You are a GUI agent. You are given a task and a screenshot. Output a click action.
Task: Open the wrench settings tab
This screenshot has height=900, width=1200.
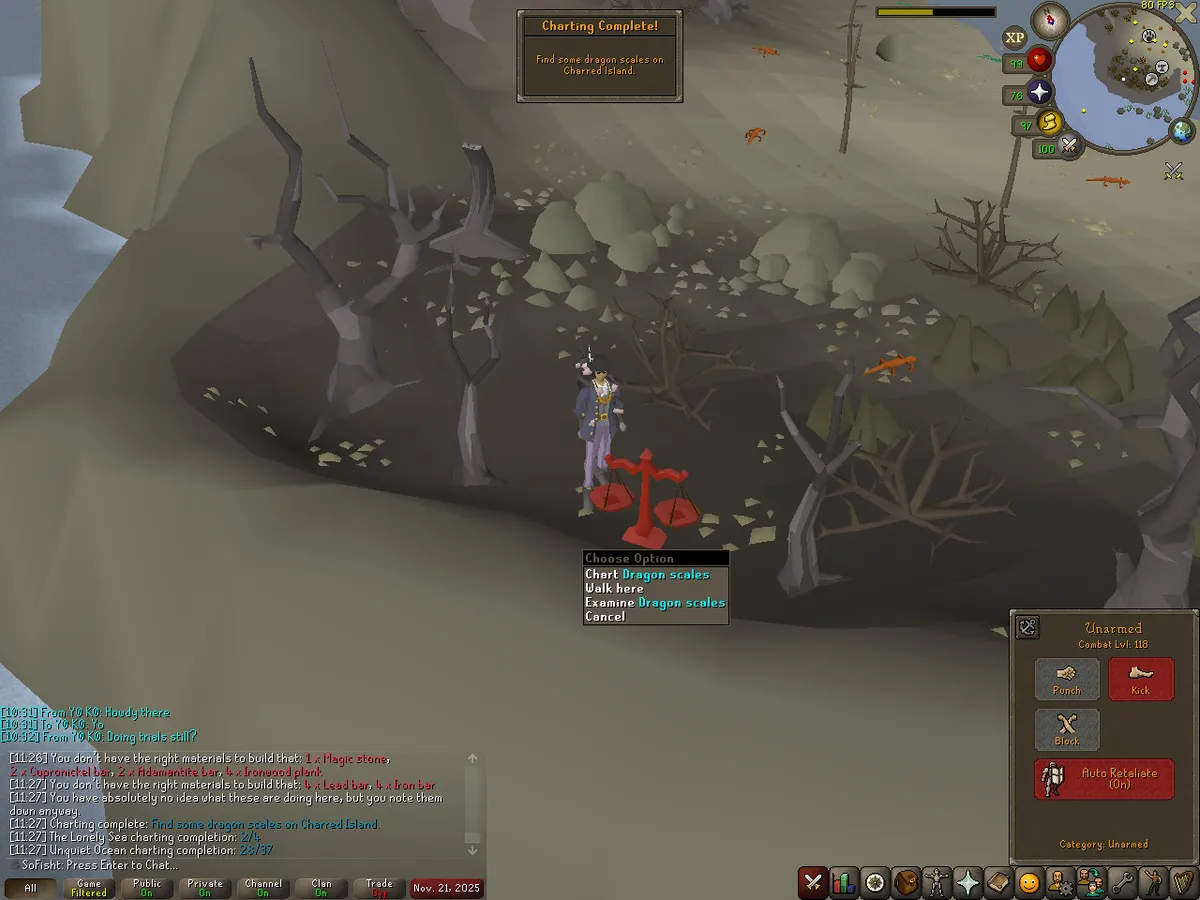[x=1121, y=883]
